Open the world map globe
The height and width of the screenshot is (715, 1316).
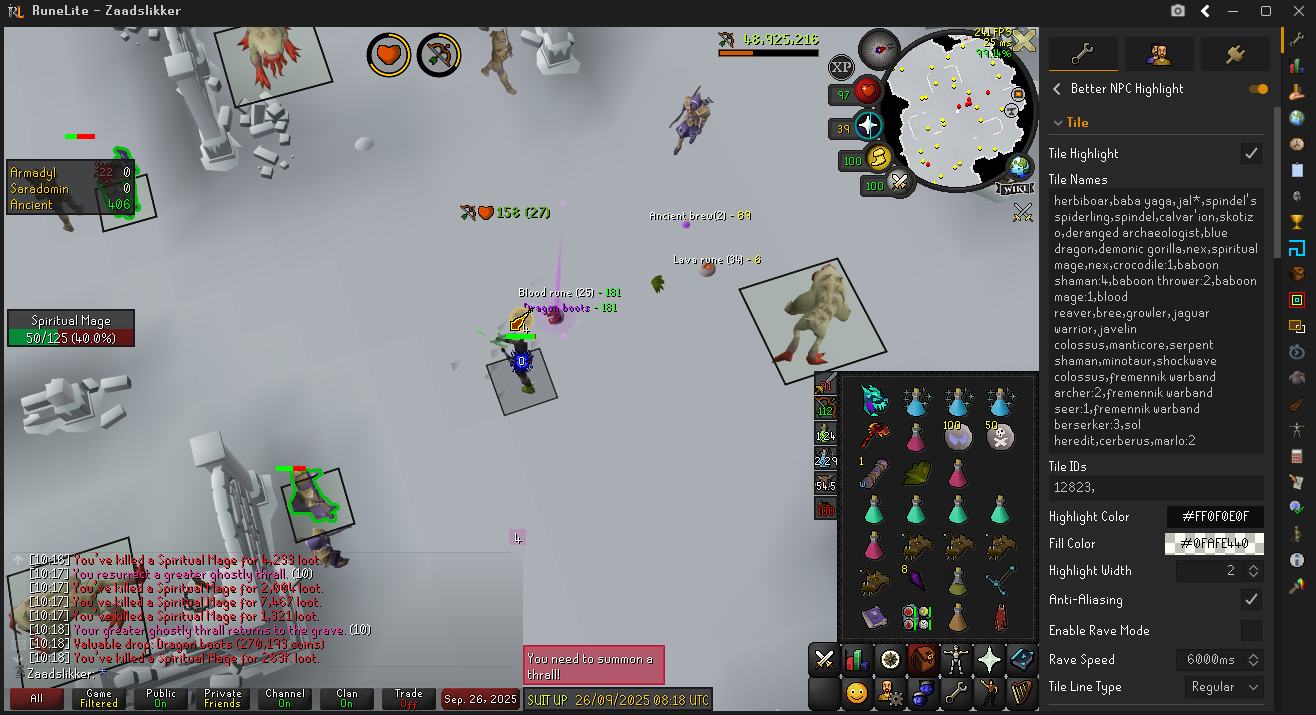1019,166
